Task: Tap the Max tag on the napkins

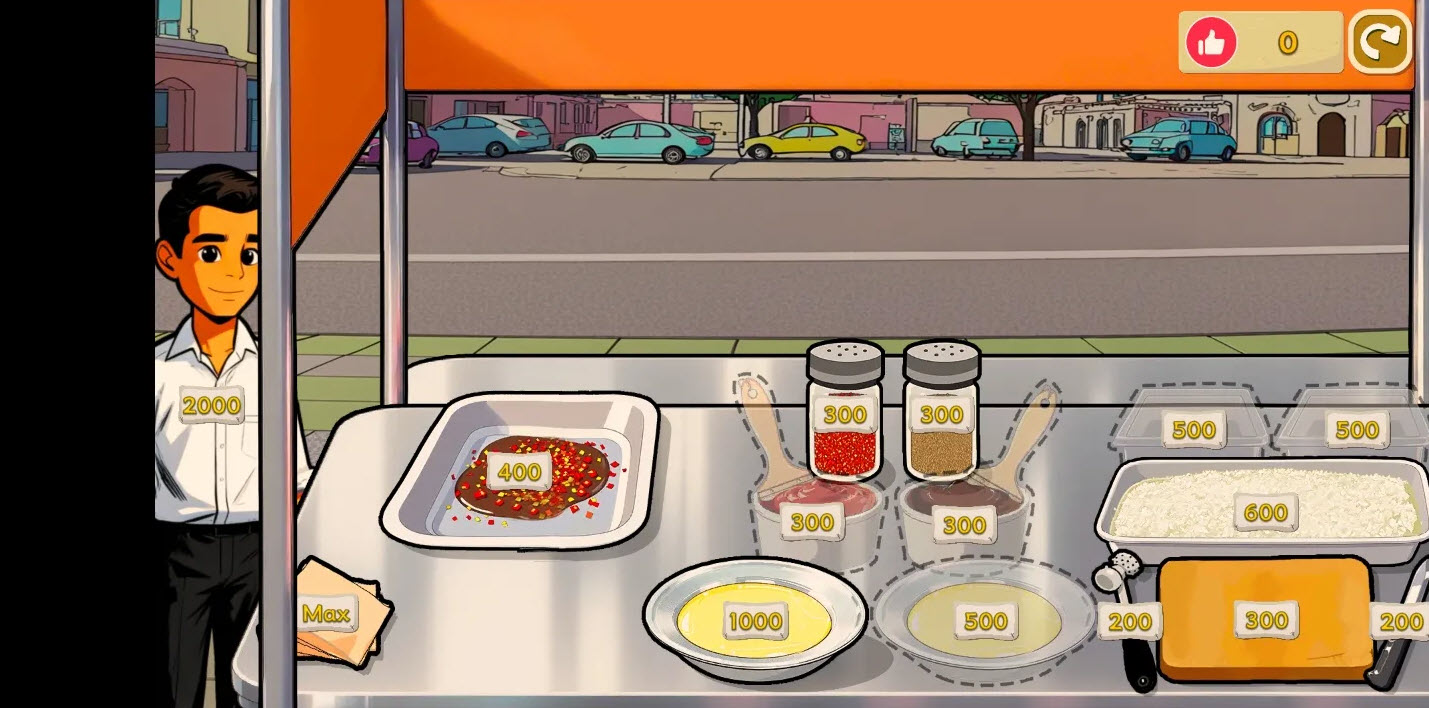Action: [x=327, y=613]
